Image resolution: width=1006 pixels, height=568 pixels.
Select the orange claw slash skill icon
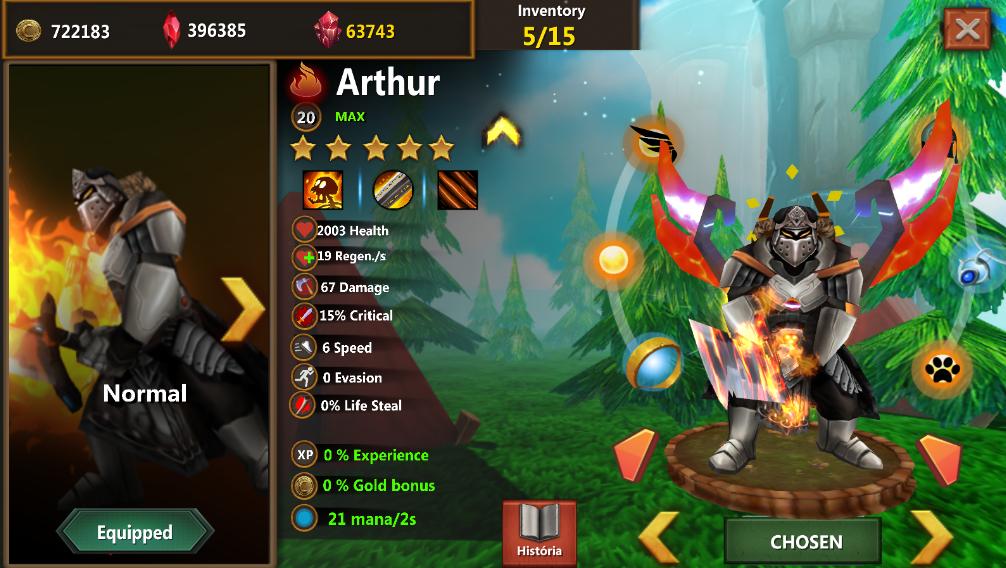point(457,190)
